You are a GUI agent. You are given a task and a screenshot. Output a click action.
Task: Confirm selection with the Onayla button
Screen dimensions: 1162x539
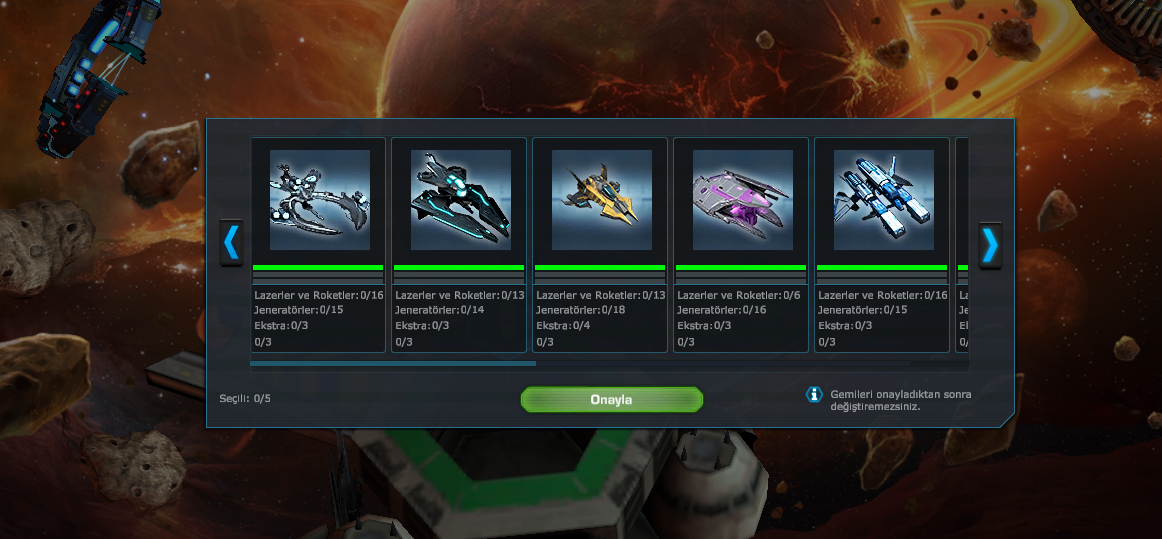(x=611, y=400)
